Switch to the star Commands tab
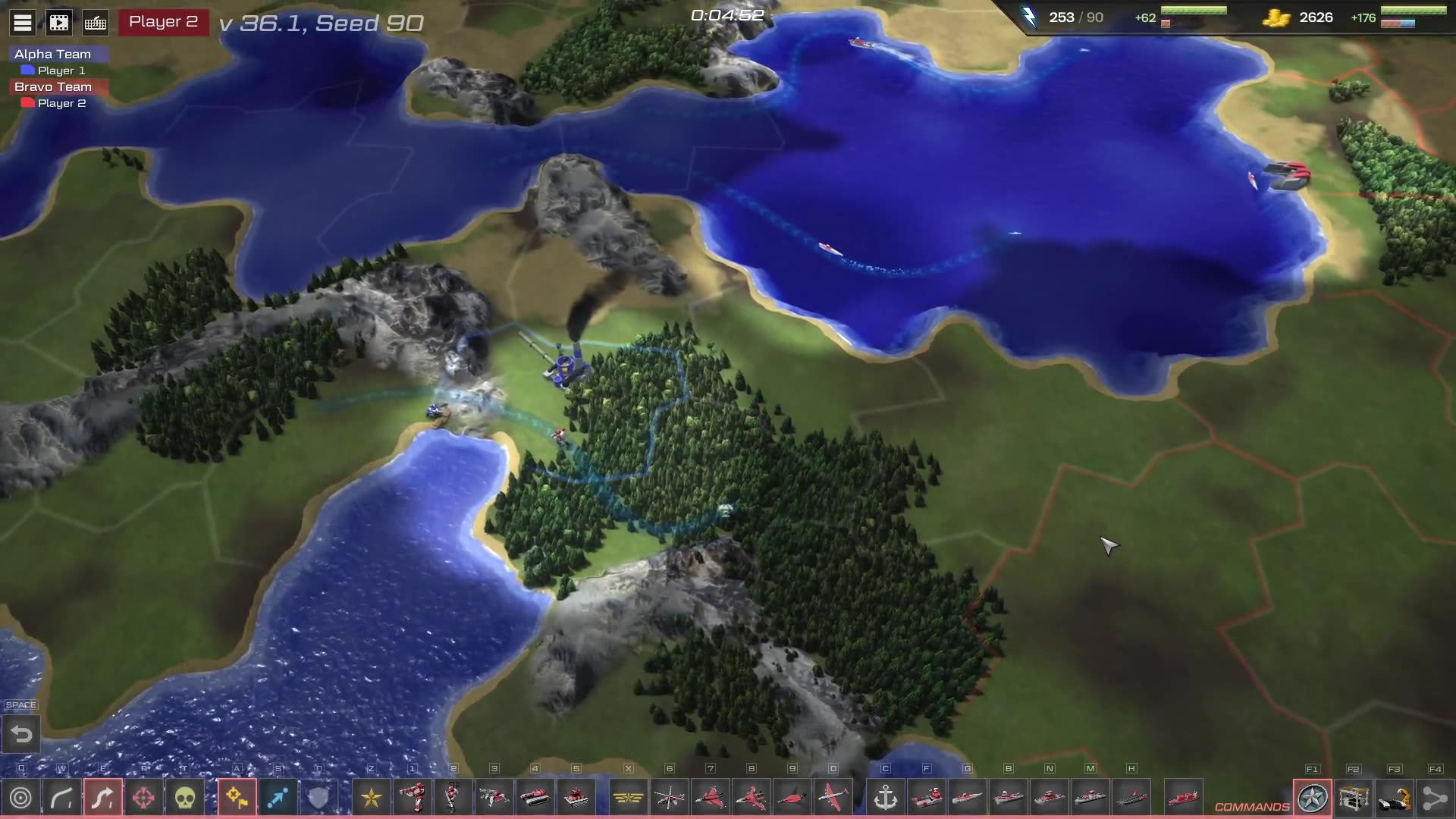The width and height of the screenshot is (1456, 819). point(1313,798)
